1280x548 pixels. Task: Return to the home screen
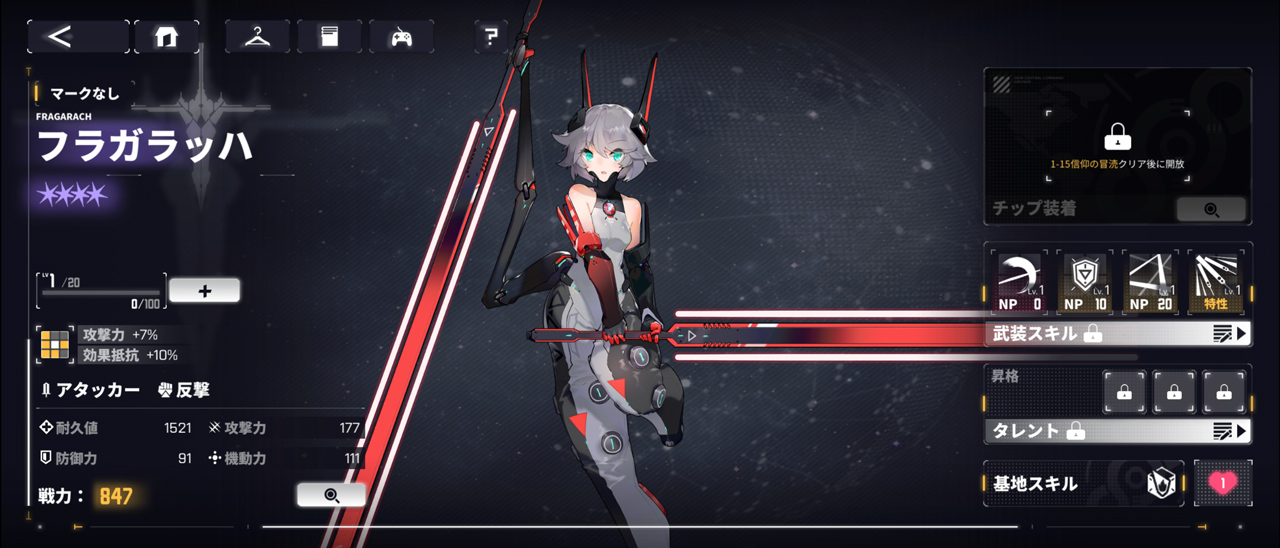click(x=166, y=37)
